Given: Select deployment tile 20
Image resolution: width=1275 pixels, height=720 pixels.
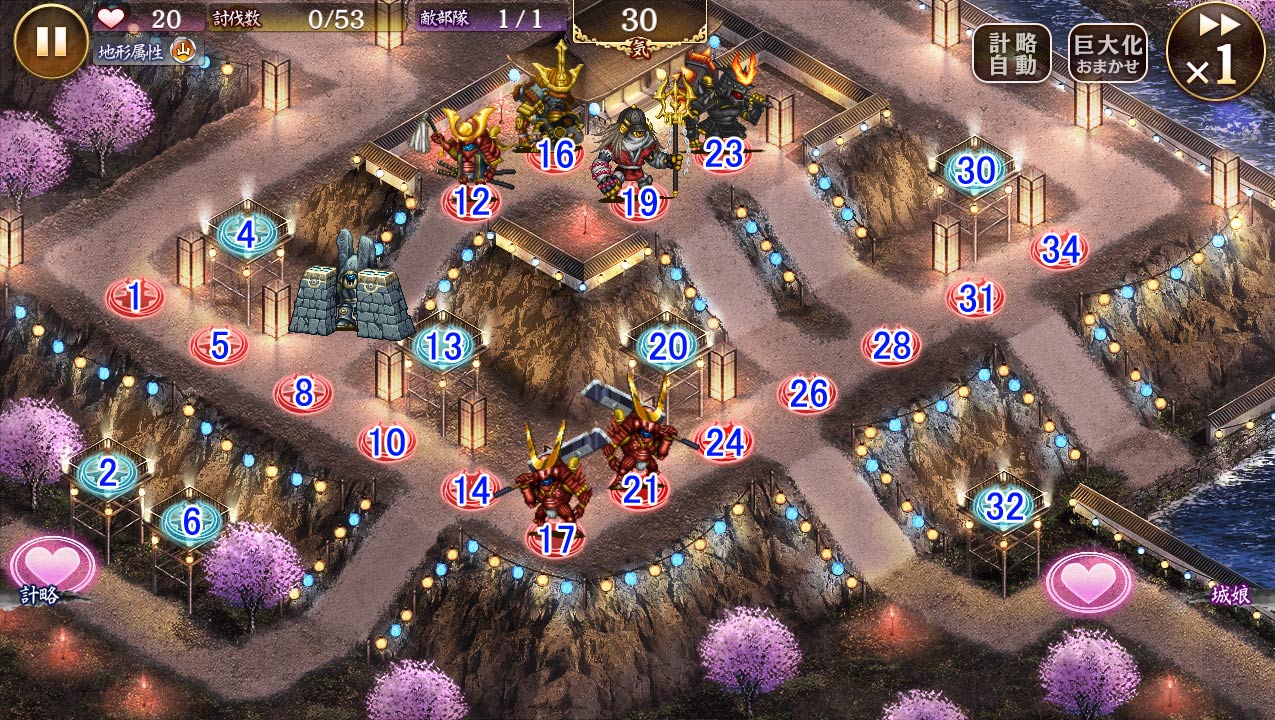Looking at the screenshot, I should point(668,346).
